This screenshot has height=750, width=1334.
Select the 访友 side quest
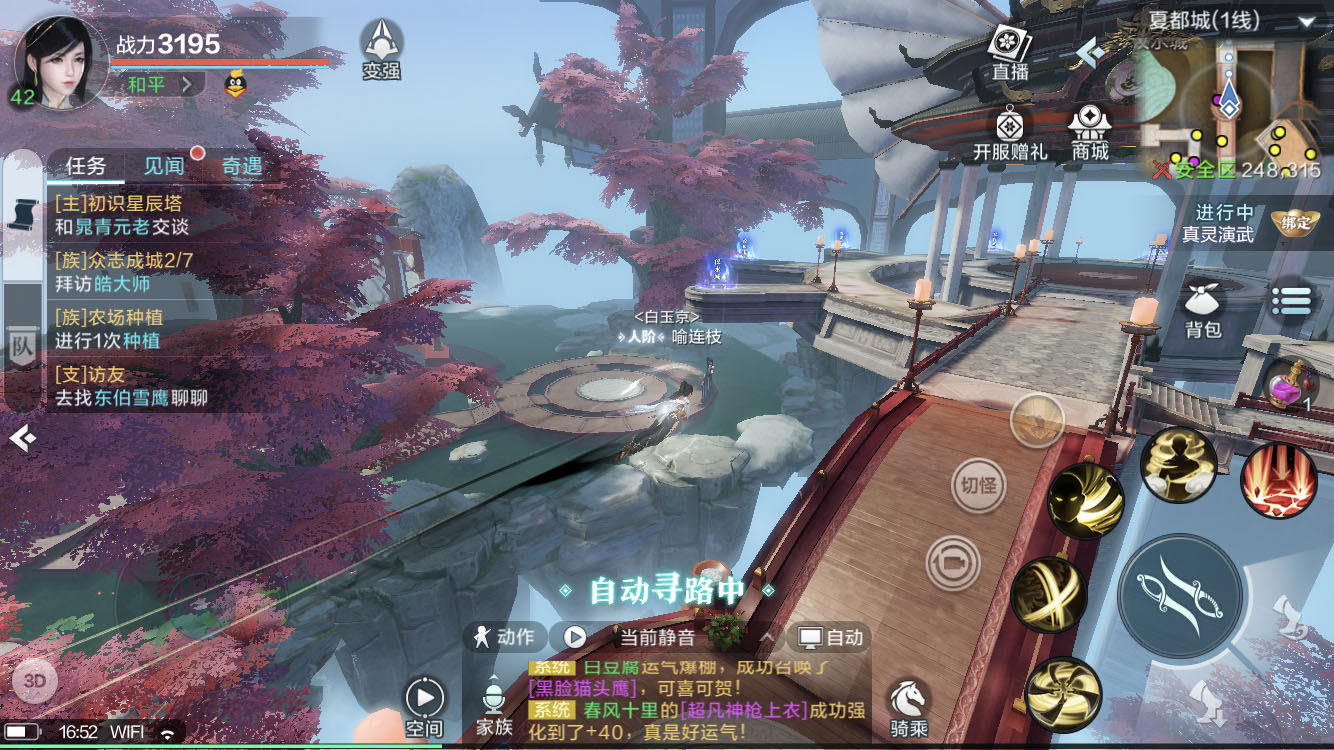pos(131,386)
